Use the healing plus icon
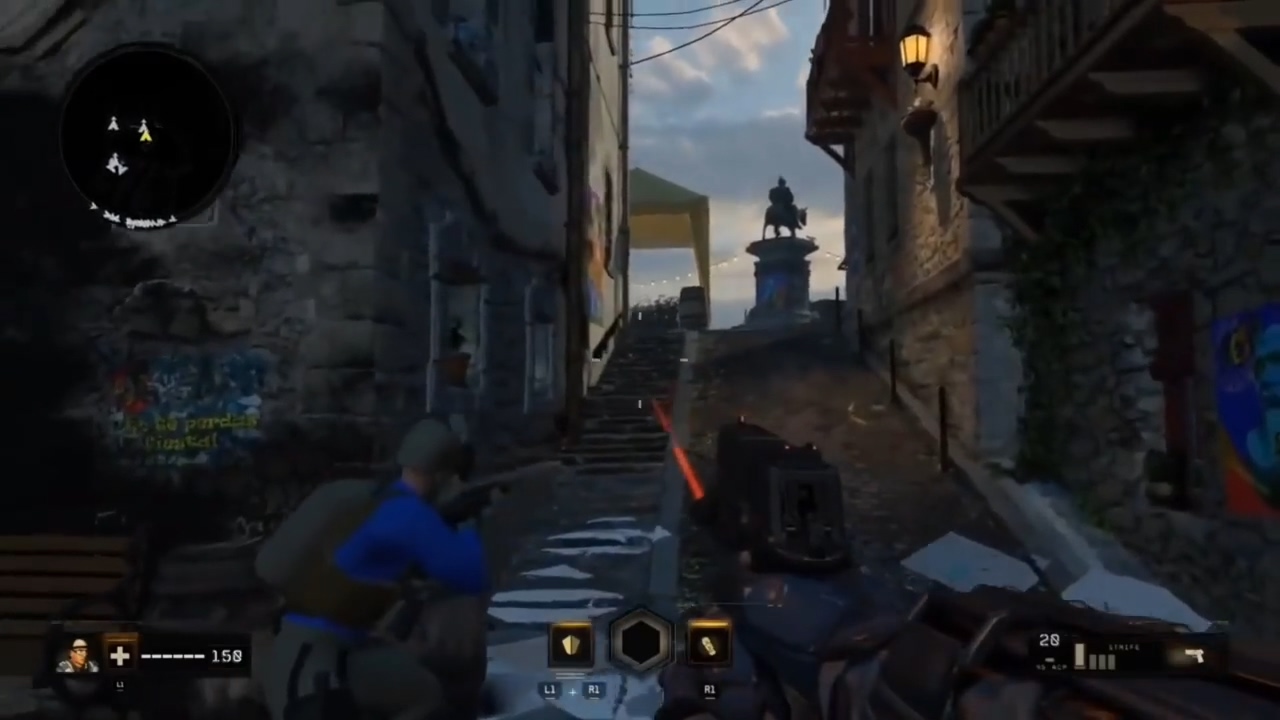Screen dimensions: 1280x720 tap(120, 656)
